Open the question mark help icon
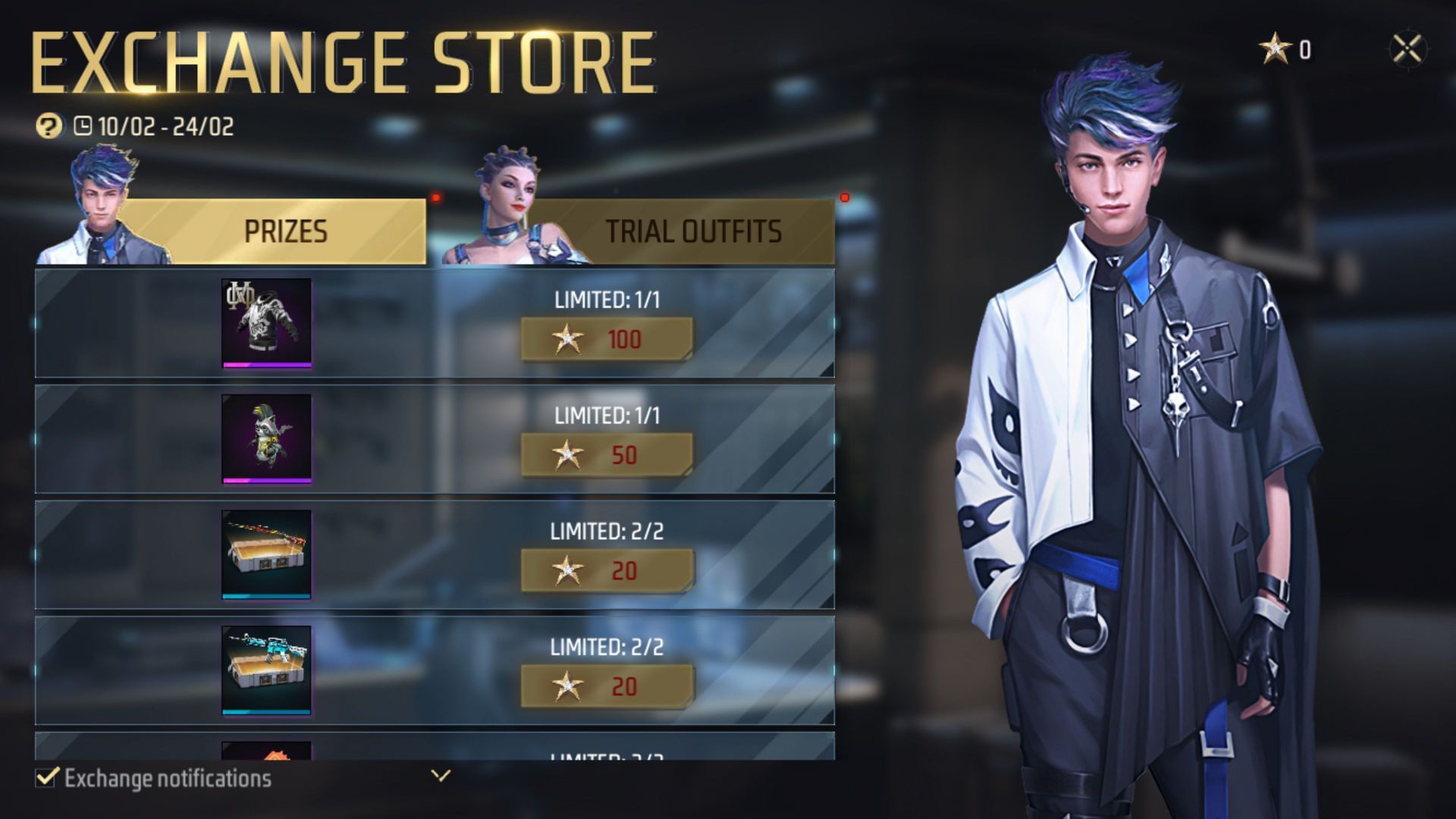Viewport: 1456px width, 819px height. [x=49, y=125]
